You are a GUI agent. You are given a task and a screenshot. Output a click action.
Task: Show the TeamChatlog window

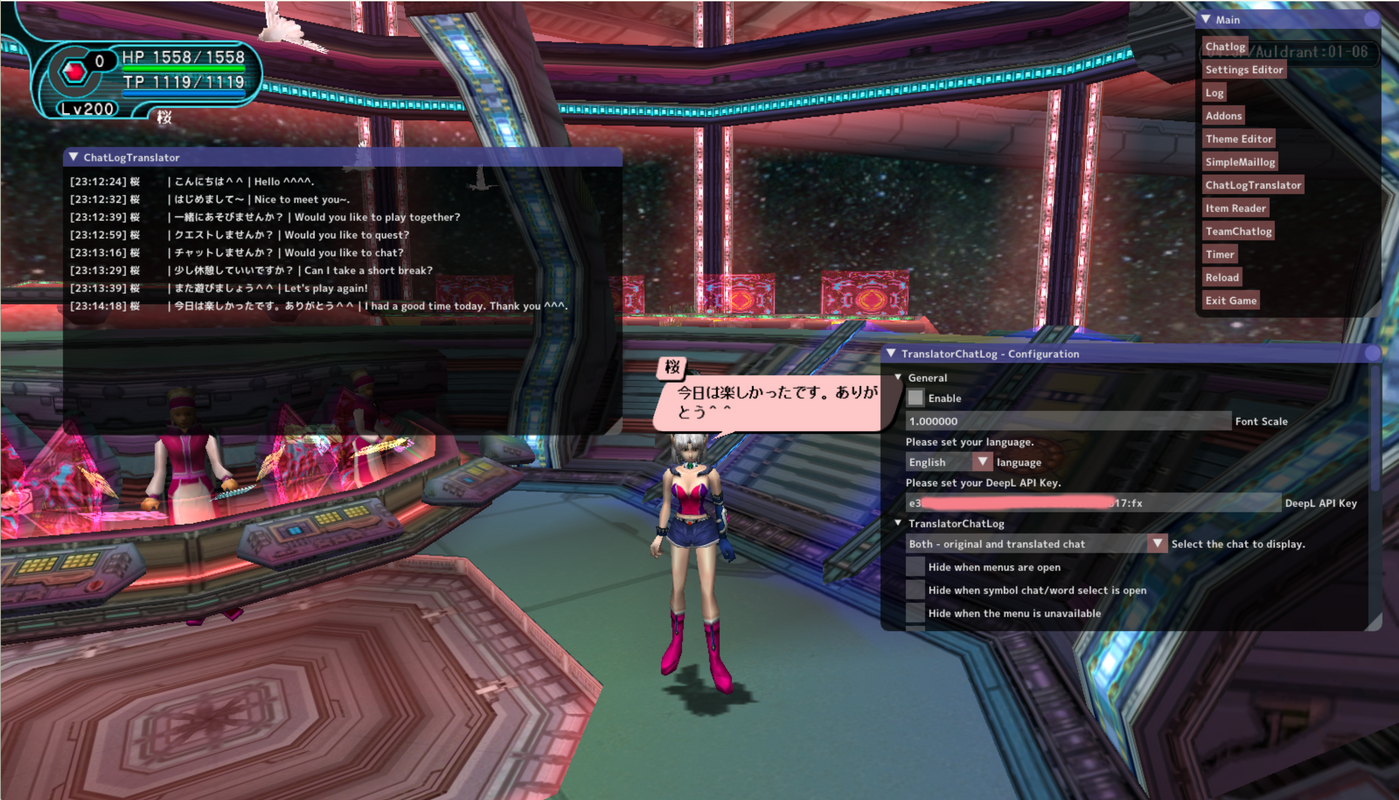click(1238, 231)
